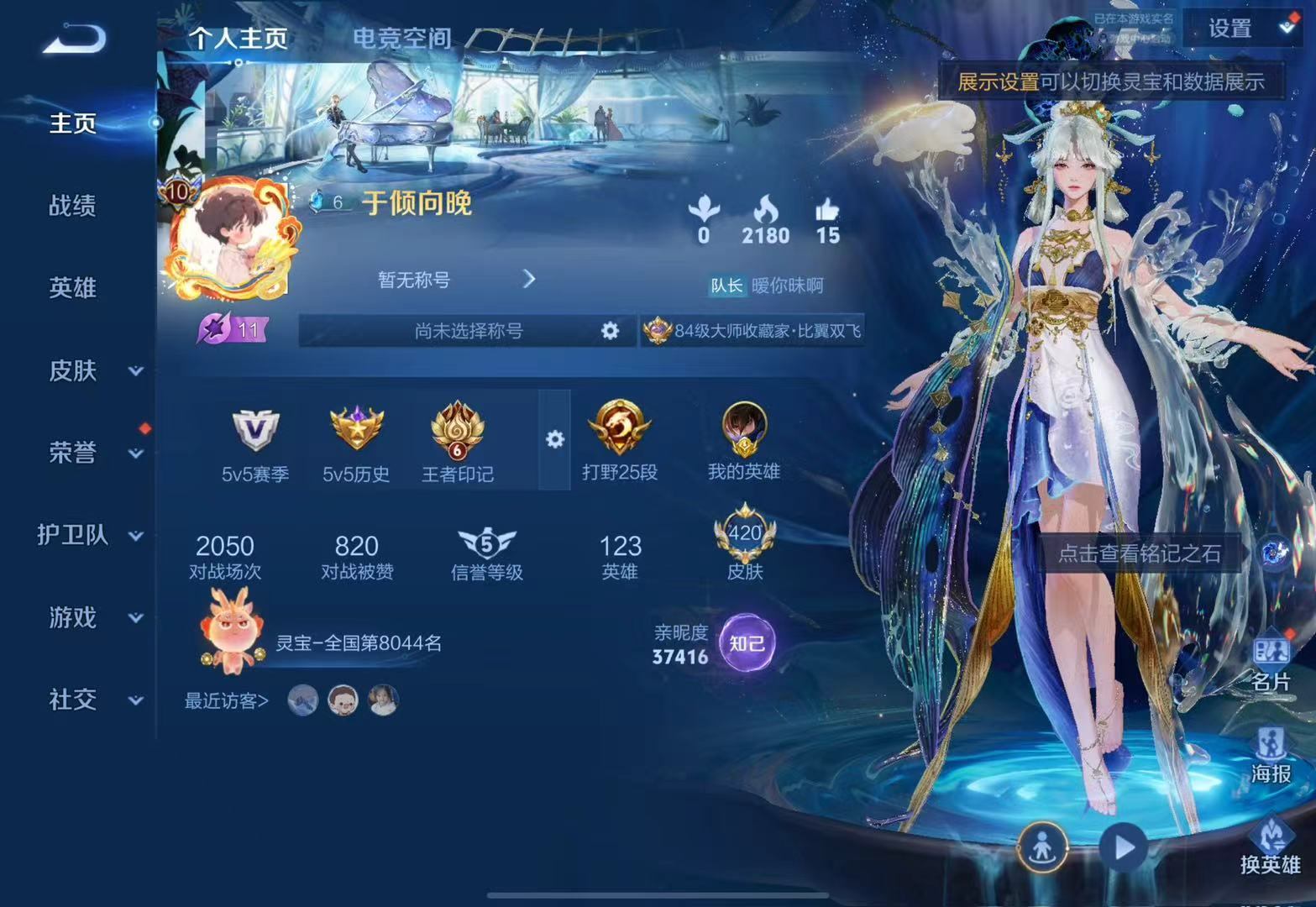Open the 打野25段 medal icon
The height and width of the screenshot is (907, 1316).
click(619, 433)
